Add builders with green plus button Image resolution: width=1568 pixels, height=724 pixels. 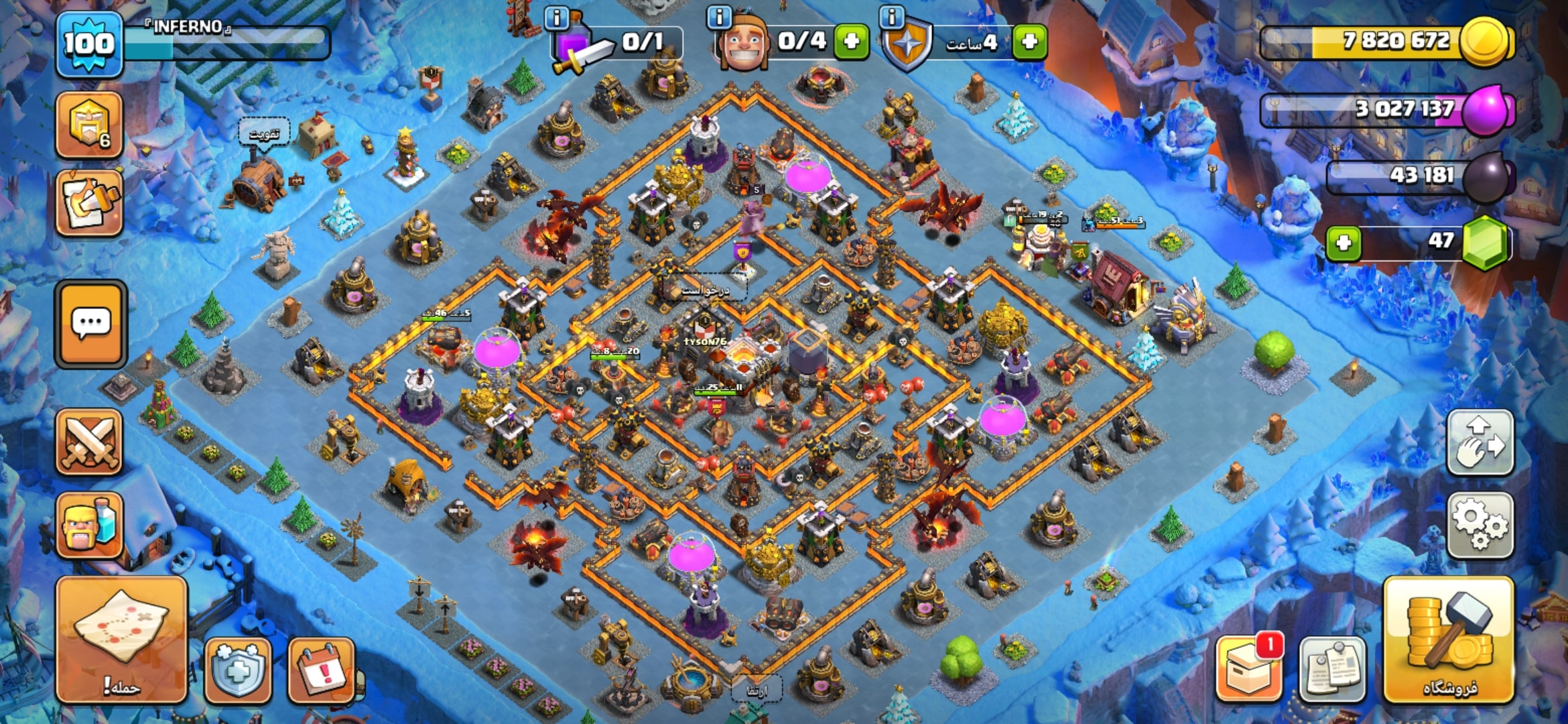[852, 42]
